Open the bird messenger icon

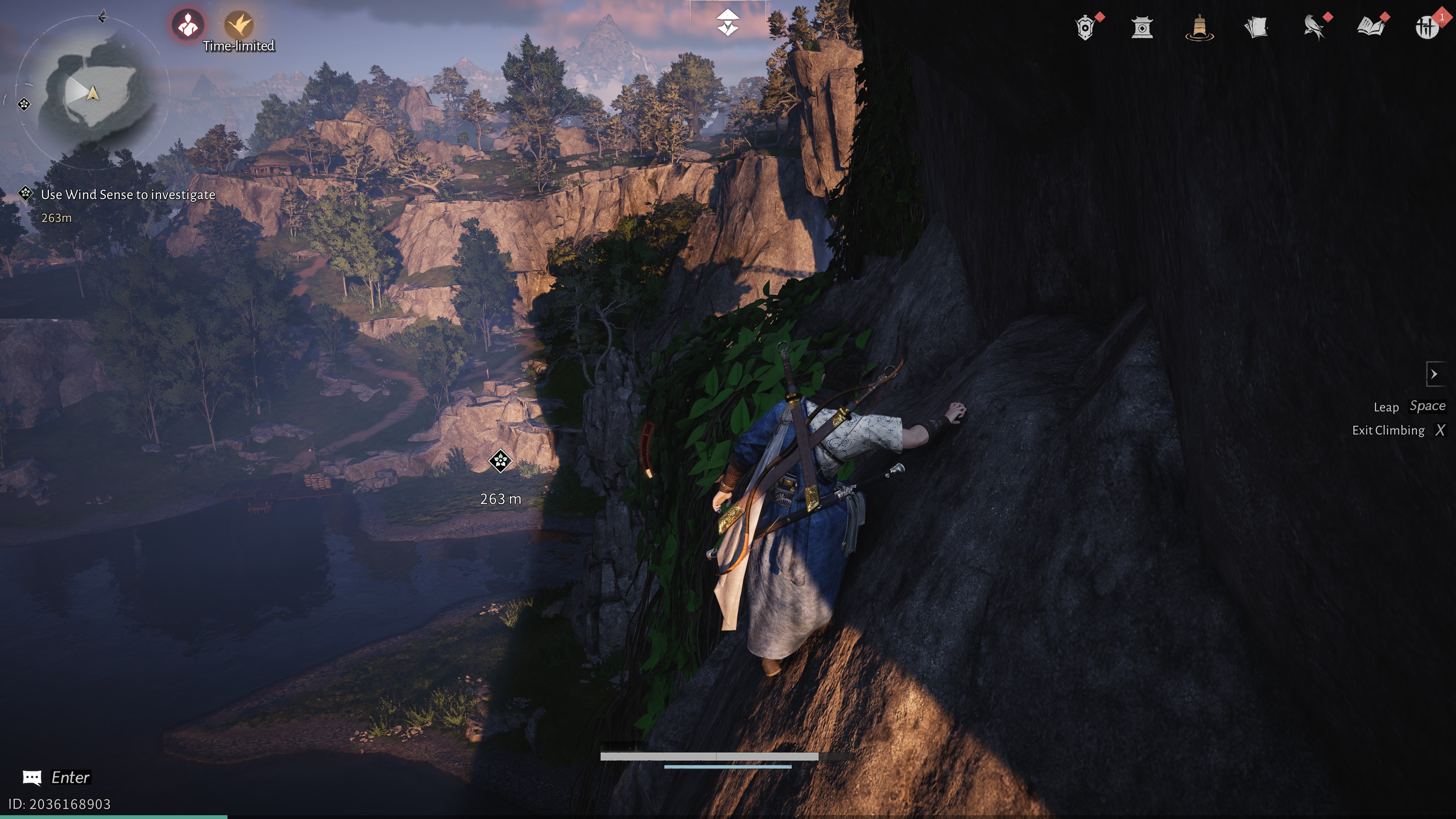(x=1313, y=27)
